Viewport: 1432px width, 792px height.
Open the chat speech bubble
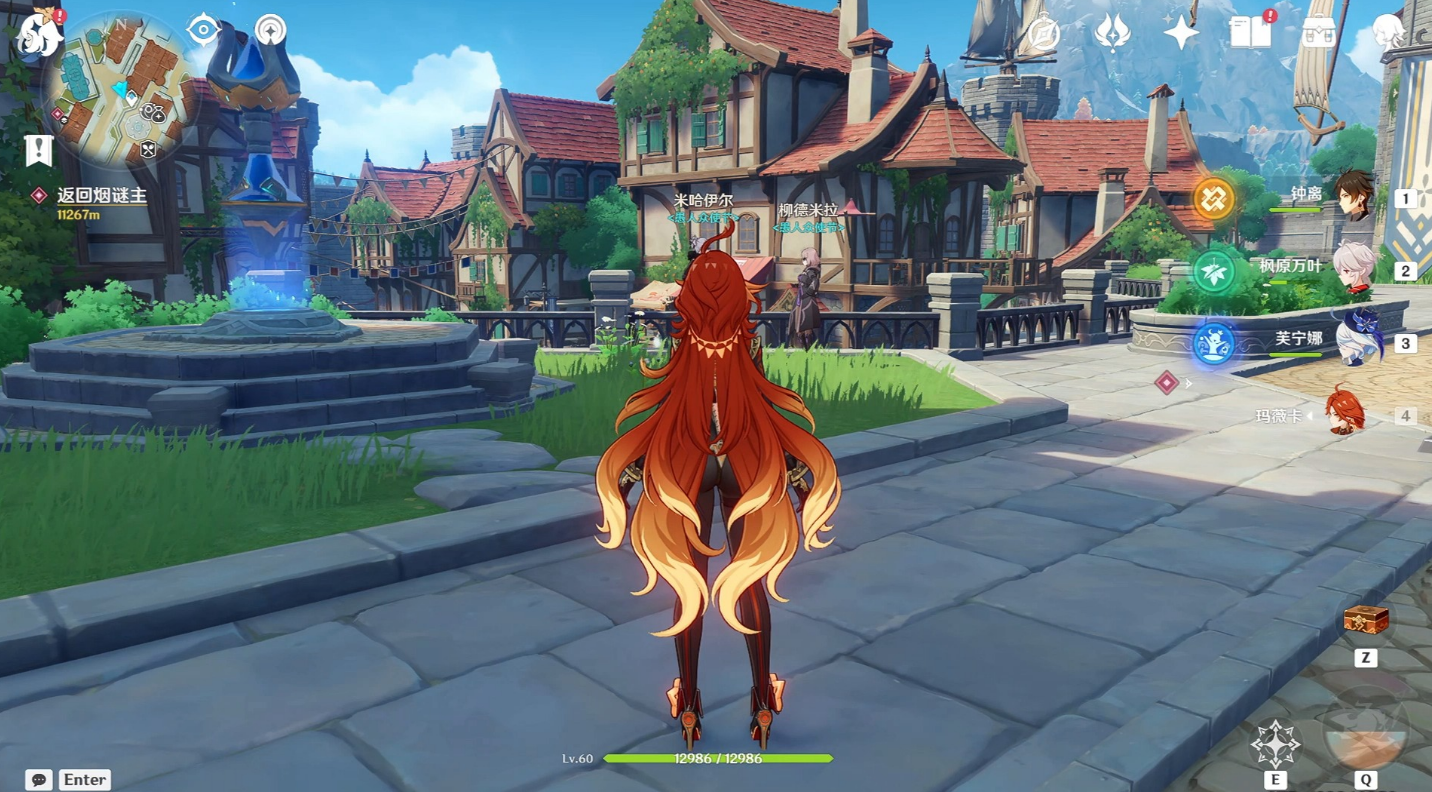39,779
